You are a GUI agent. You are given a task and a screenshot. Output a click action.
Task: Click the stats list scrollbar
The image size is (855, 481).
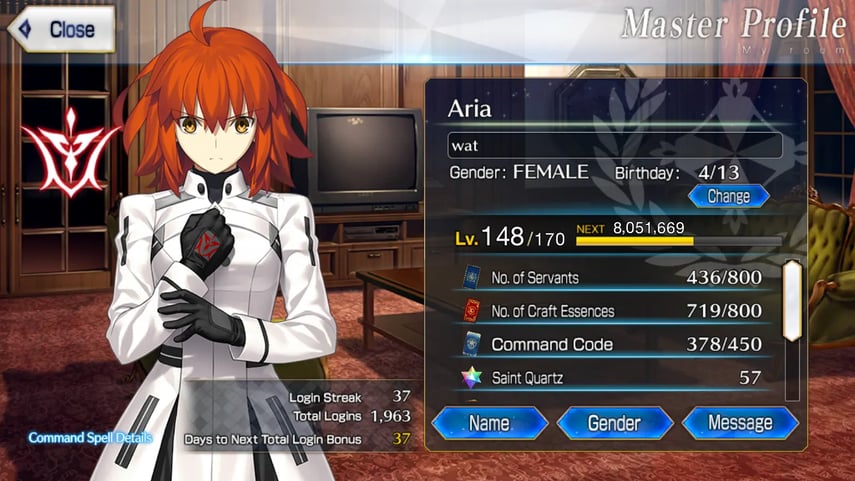tap(791, 300)
